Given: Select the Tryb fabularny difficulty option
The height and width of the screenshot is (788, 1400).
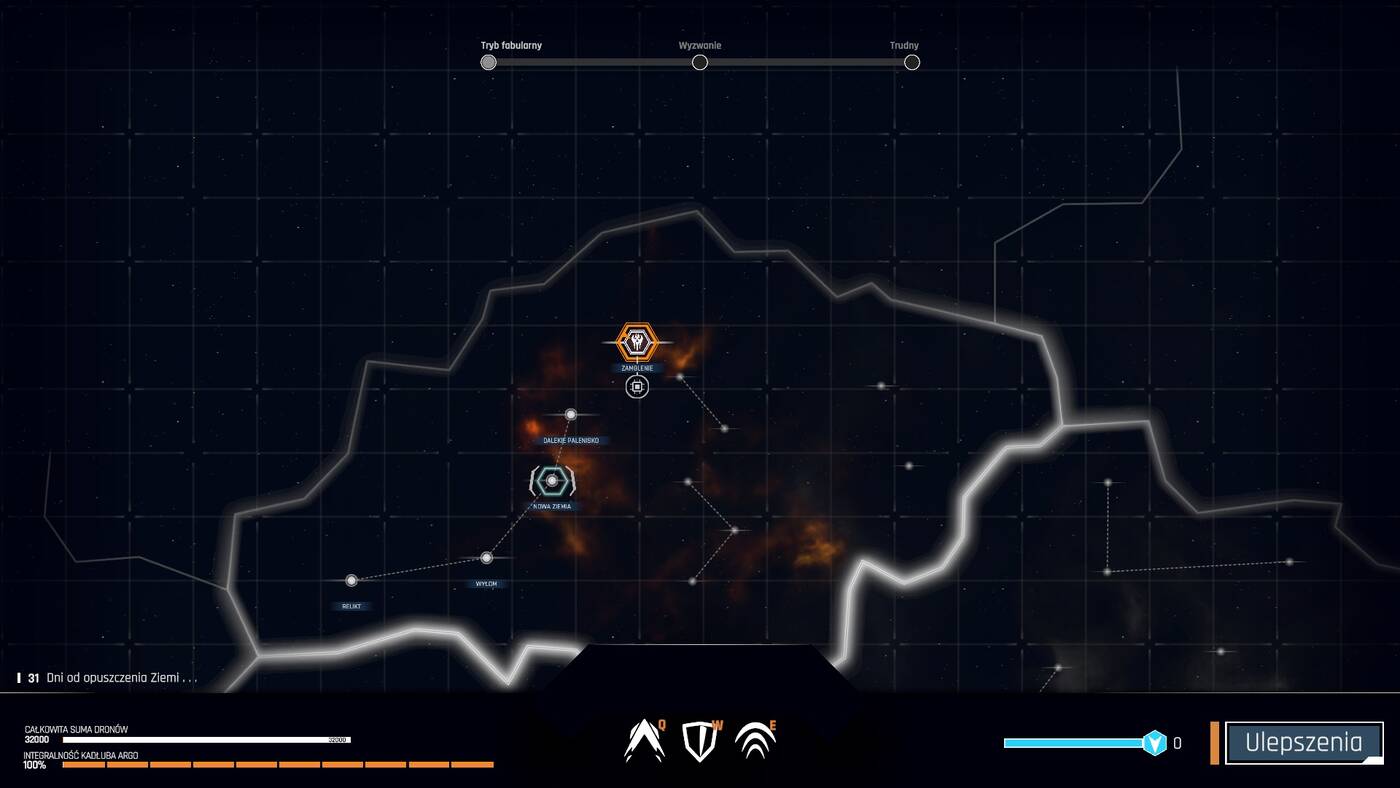Looking at the screenshot, I should tap(488, 61).
